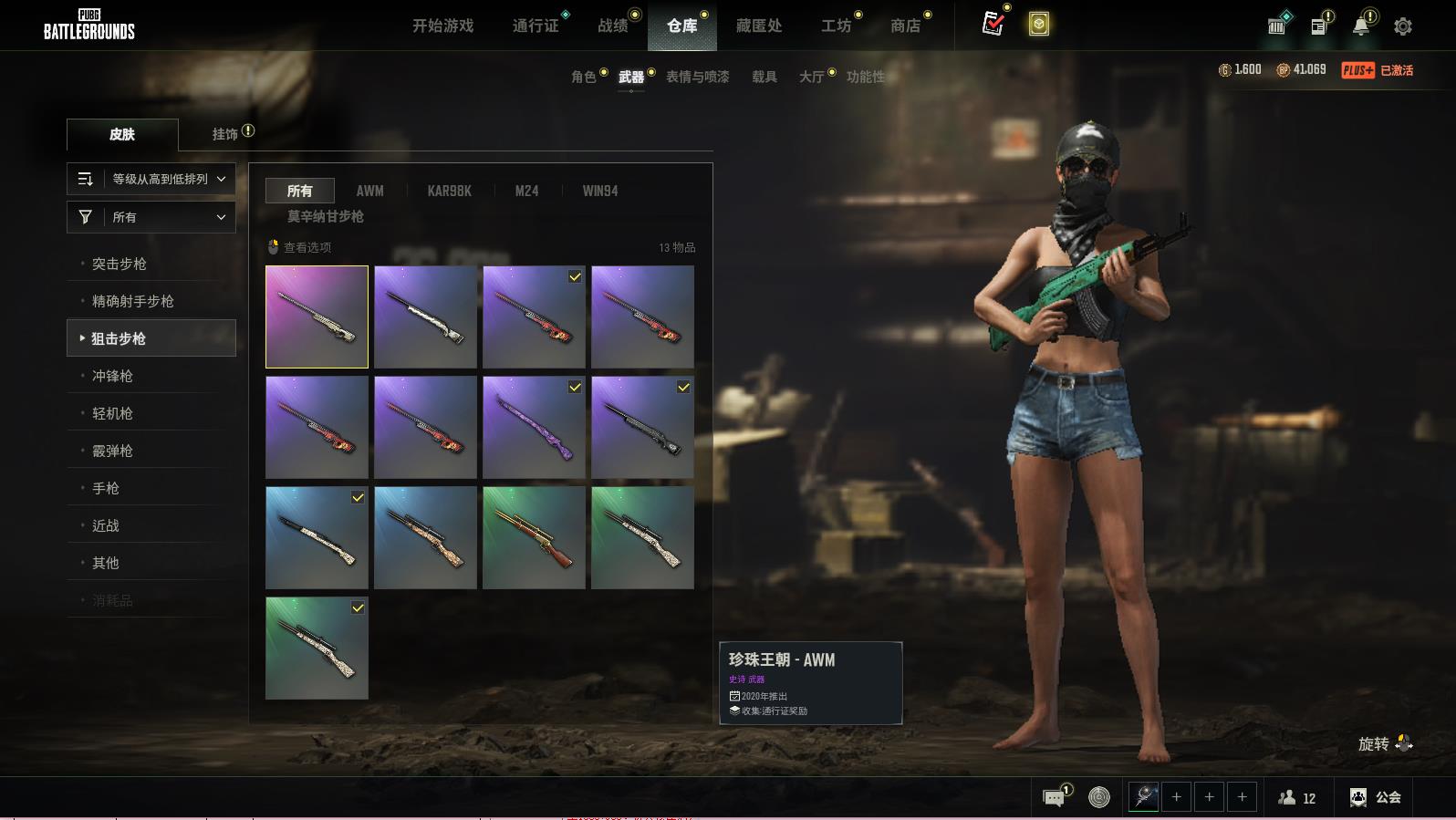Switch to the 角色 character sub-tab
This screenshot has width=1456, height=820.
(584, 77)
